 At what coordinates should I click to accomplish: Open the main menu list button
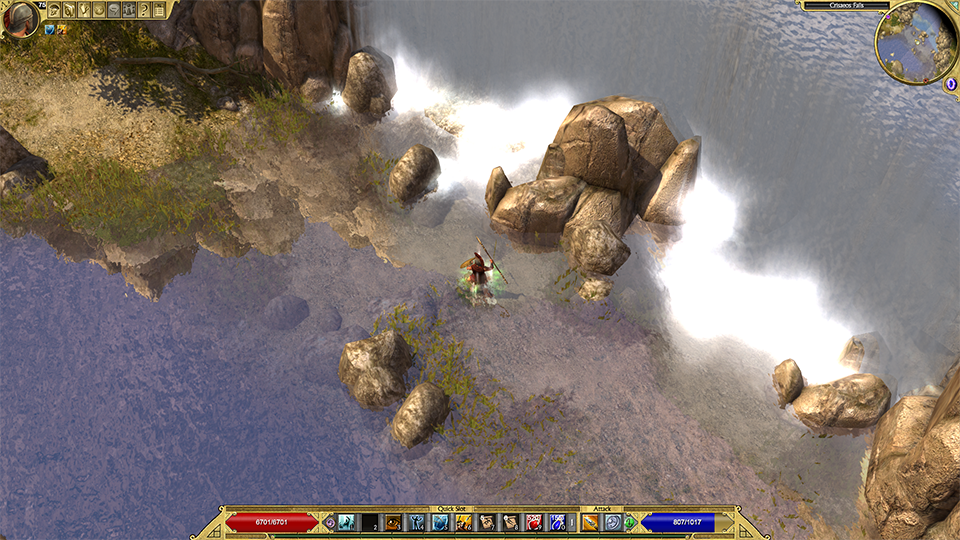point(160,9)
